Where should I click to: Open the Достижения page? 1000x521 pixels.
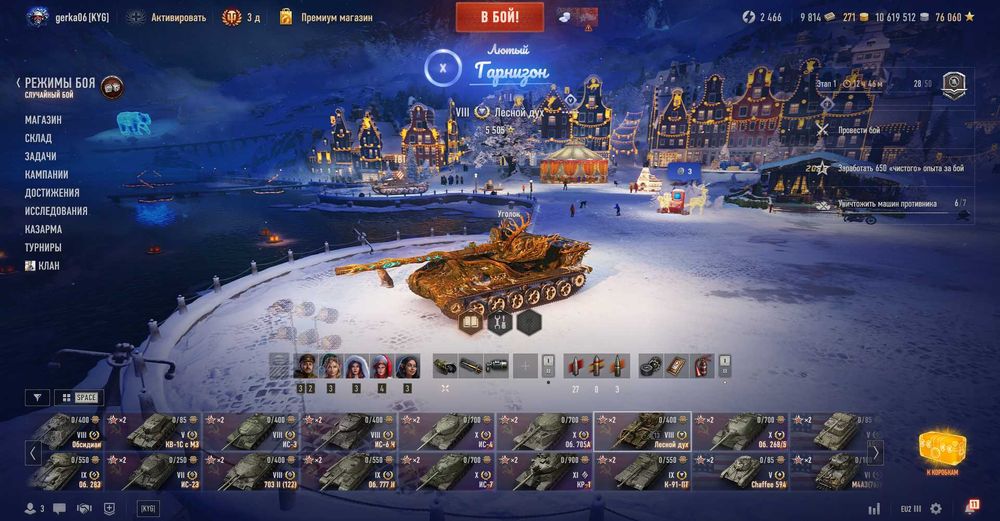tap(52, 192)
